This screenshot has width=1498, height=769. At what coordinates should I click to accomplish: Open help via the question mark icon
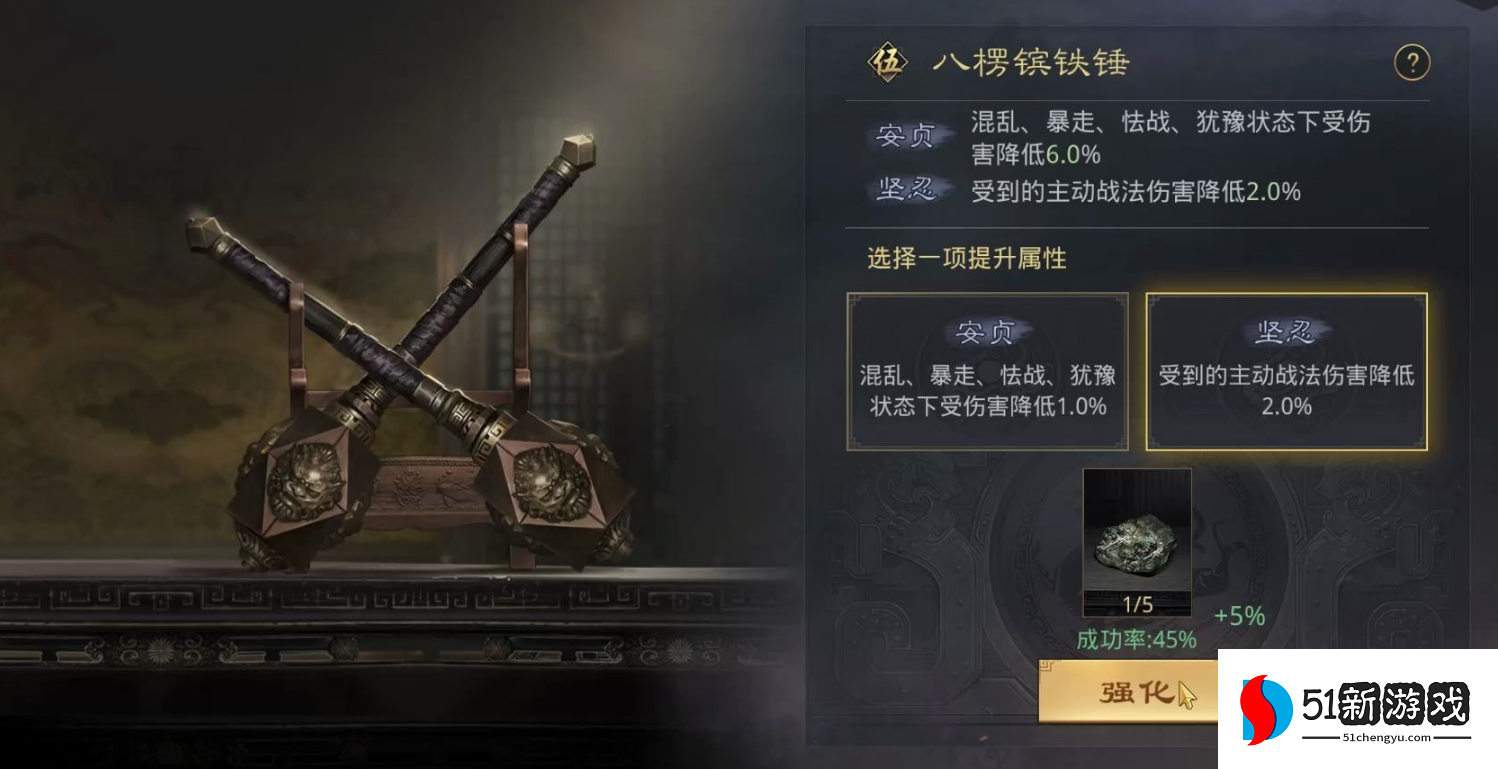[x=1412, y=62]
